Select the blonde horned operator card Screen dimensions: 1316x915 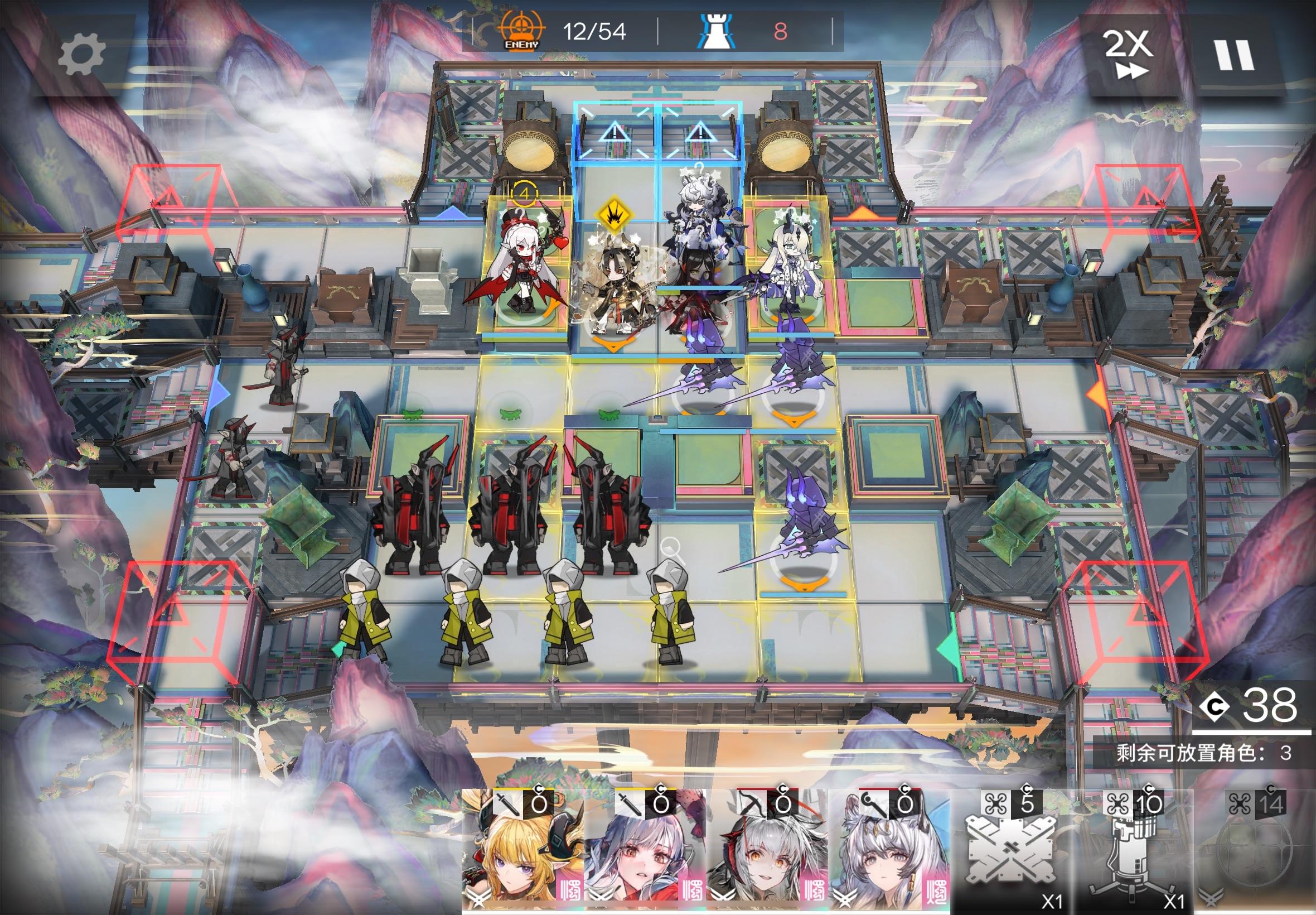[522, 851]
